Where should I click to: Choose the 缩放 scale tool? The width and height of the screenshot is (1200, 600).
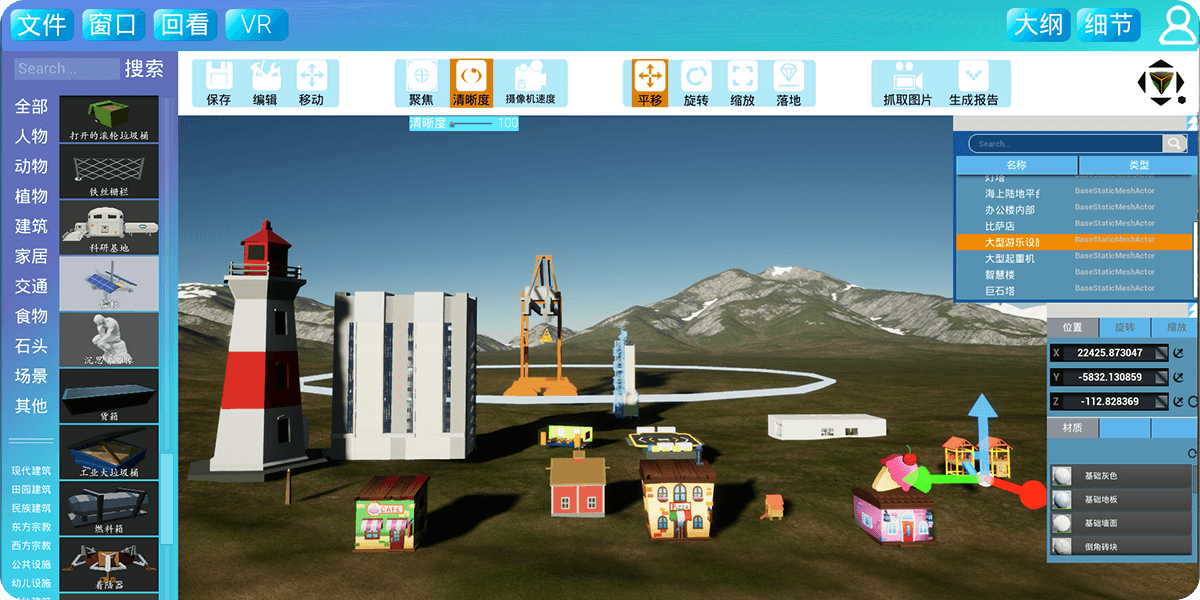742,83
